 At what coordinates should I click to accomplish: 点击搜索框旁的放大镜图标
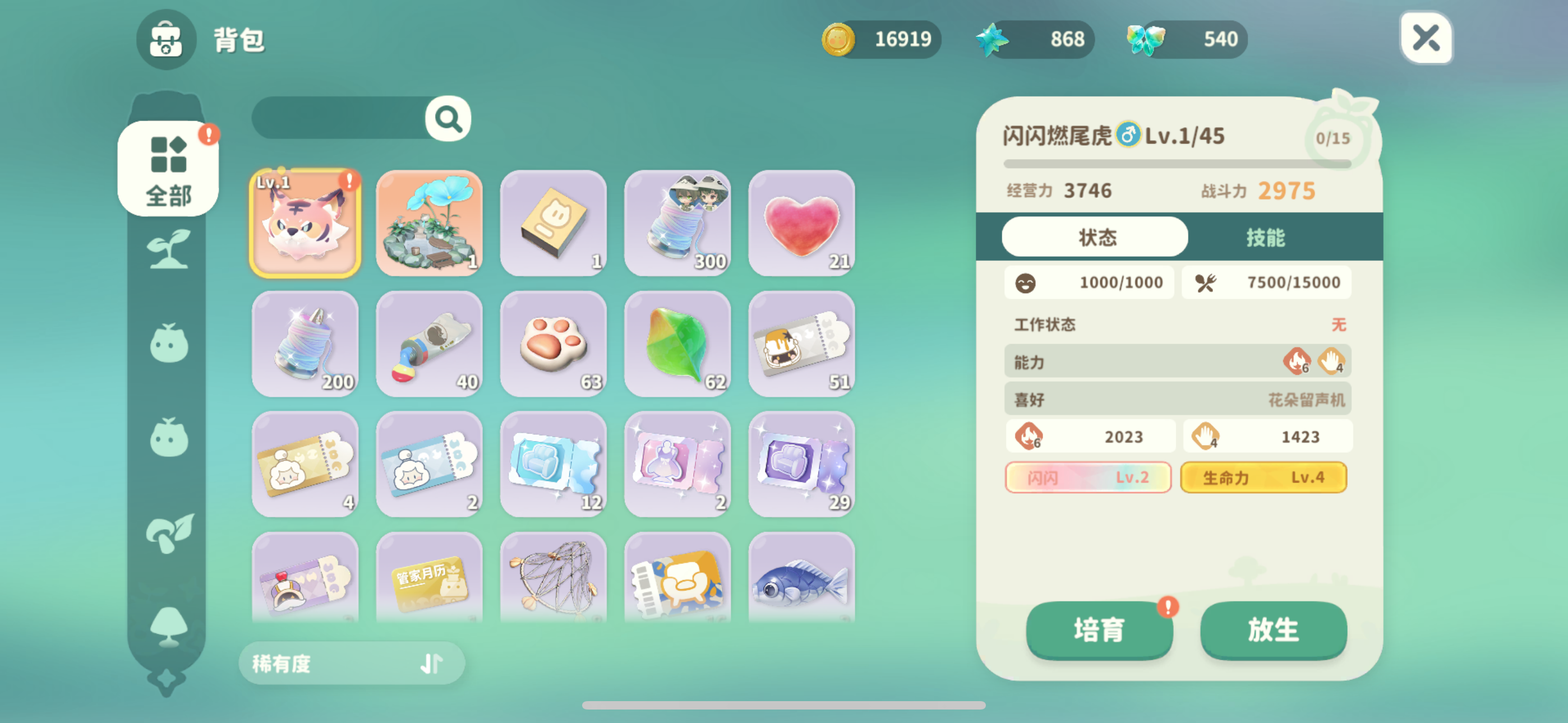pos(448,119)
